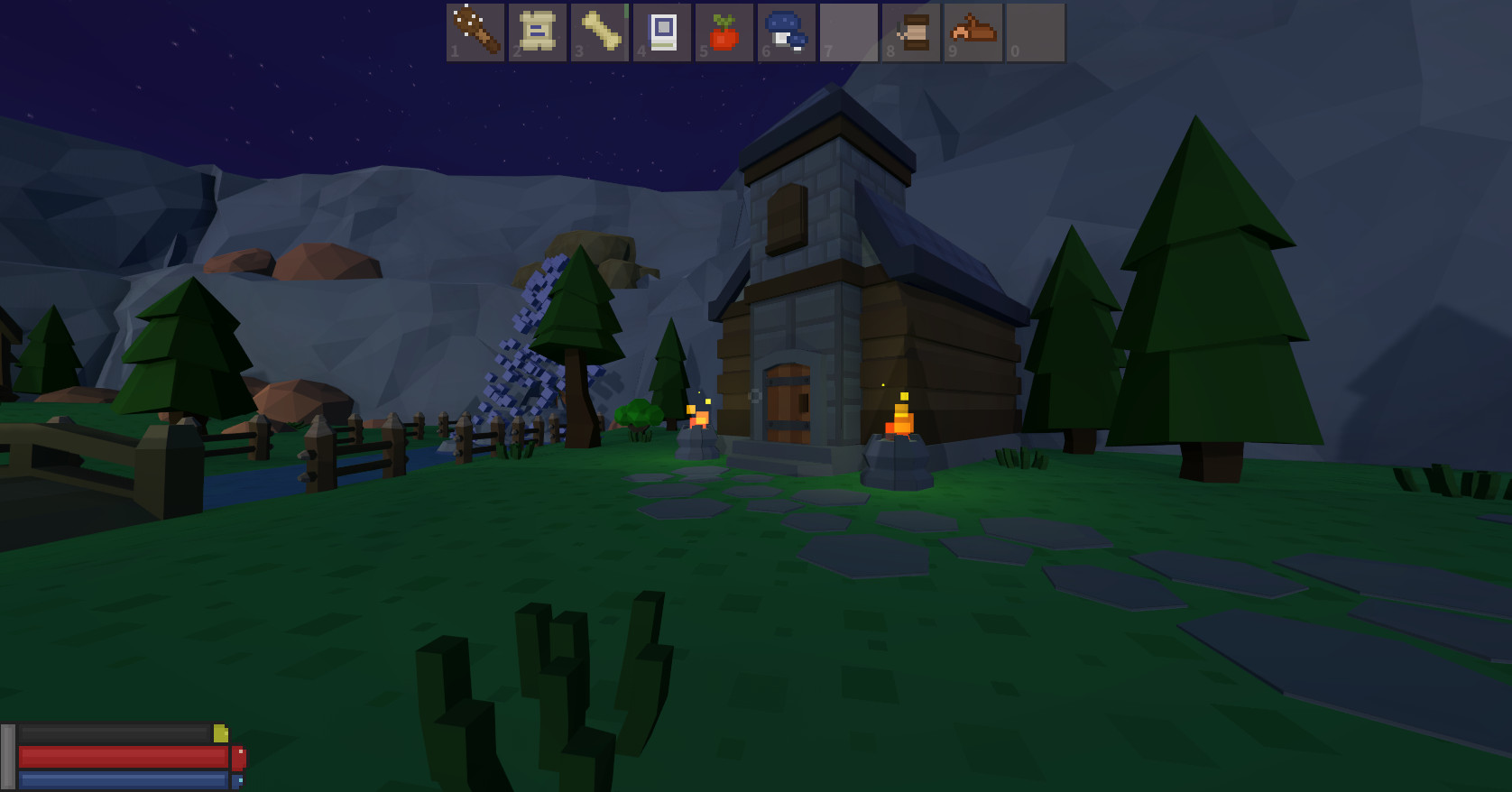Select the crate item in hotbar slot 8

pyautogui.click(x=911, y=32)
